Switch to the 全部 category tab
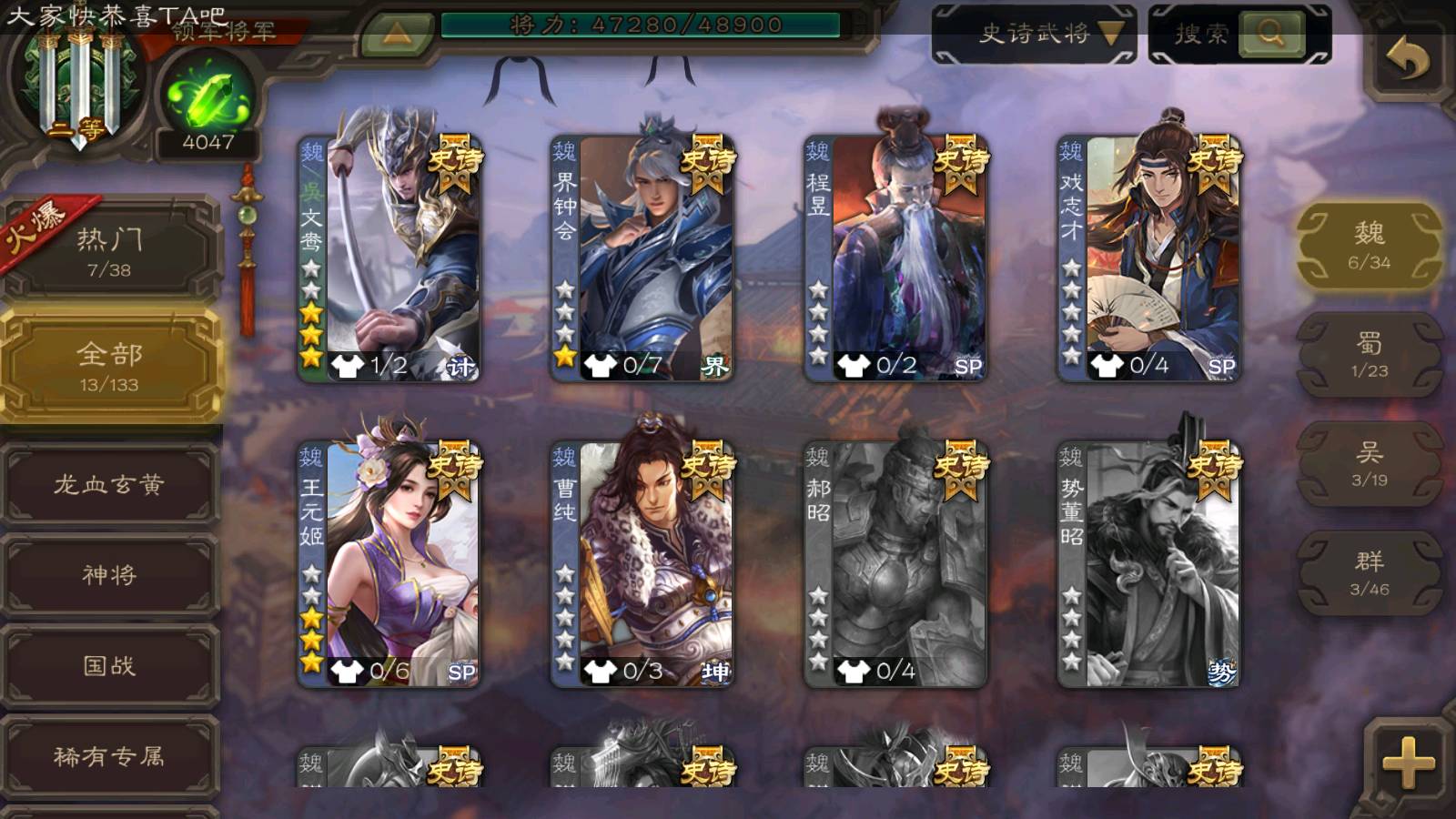Image resolution: width=1456 pixels, height=819 pixels. point(109,366)
